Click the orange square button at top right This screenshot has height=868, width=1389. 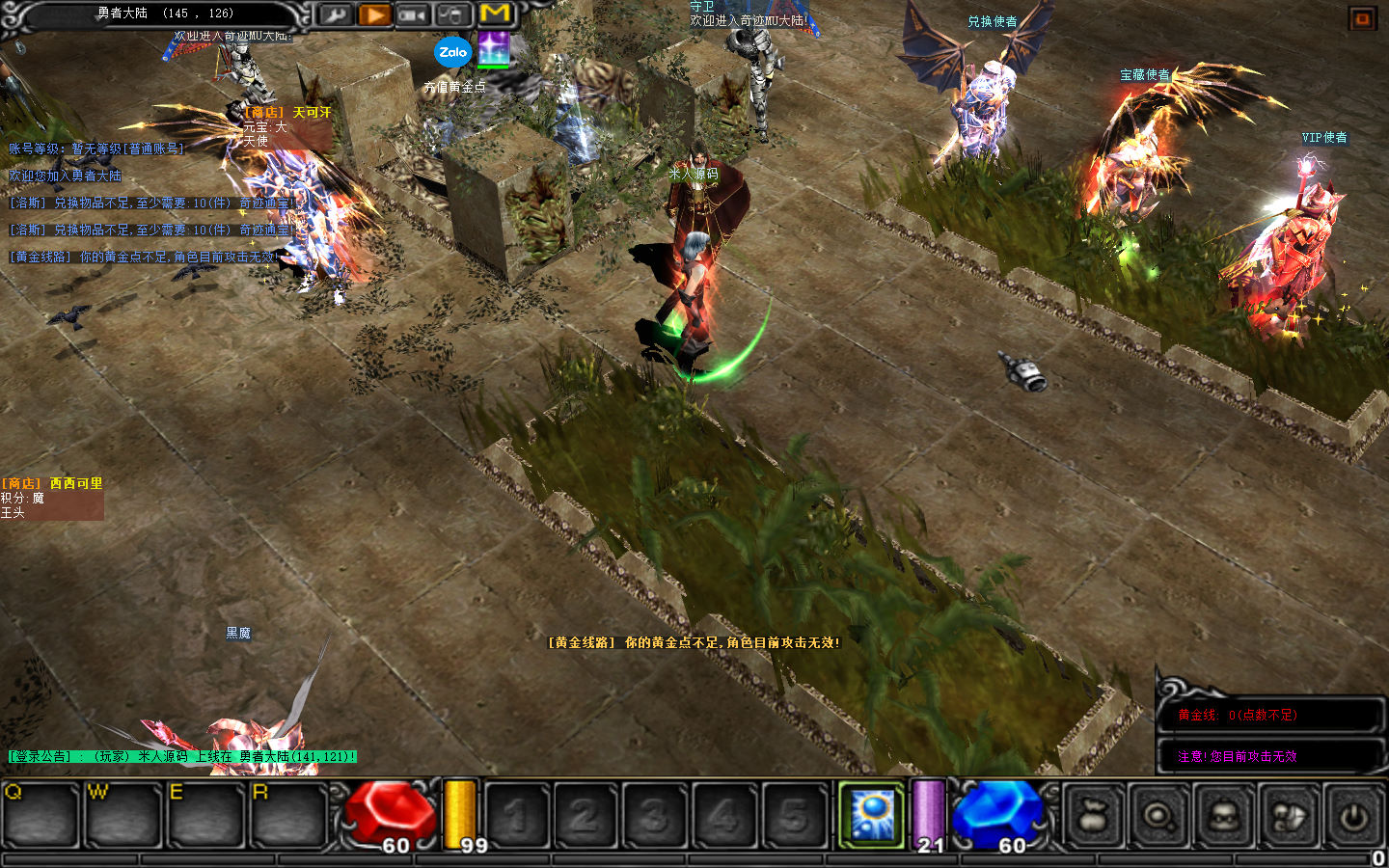pos(1362,18)
